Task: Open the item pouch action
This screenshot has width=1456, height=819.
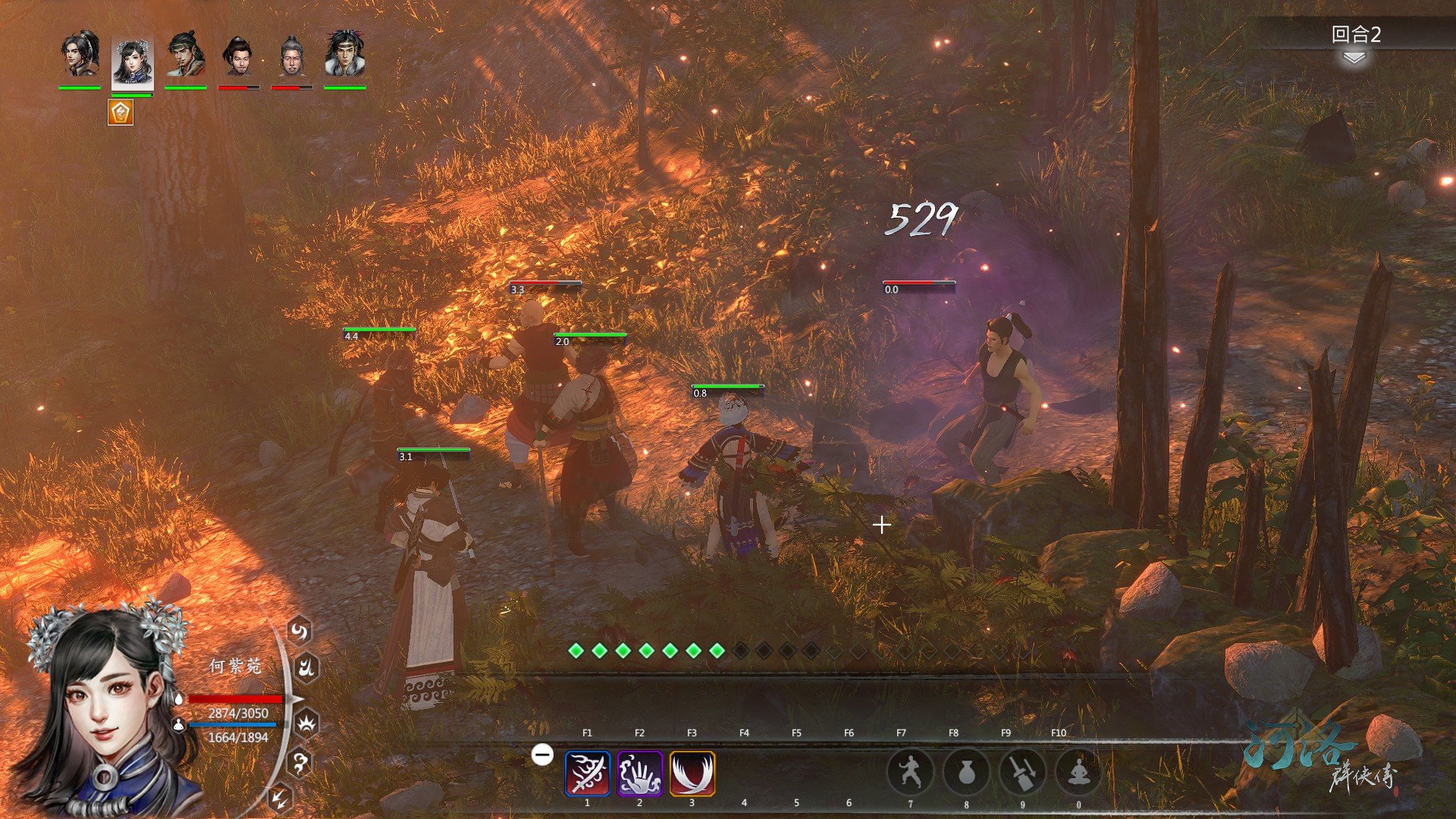Action: 965,773
